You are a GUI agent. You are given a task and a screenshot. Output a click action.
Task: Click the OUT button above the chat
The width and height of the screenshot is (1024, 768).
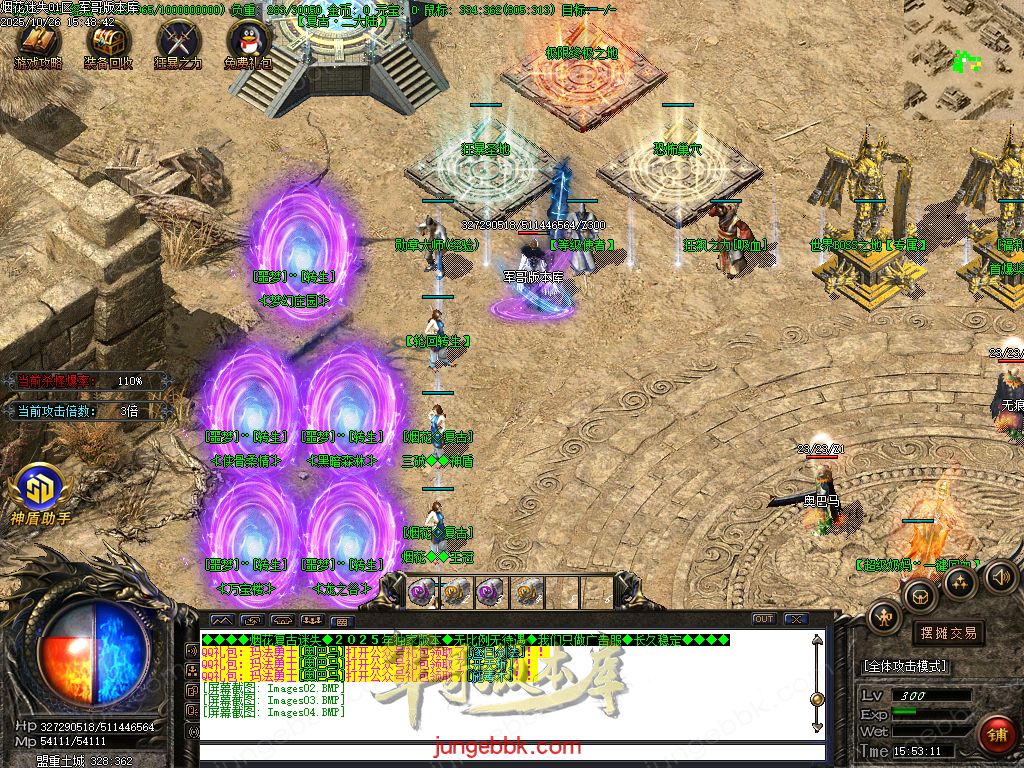(x=764, y=619)
